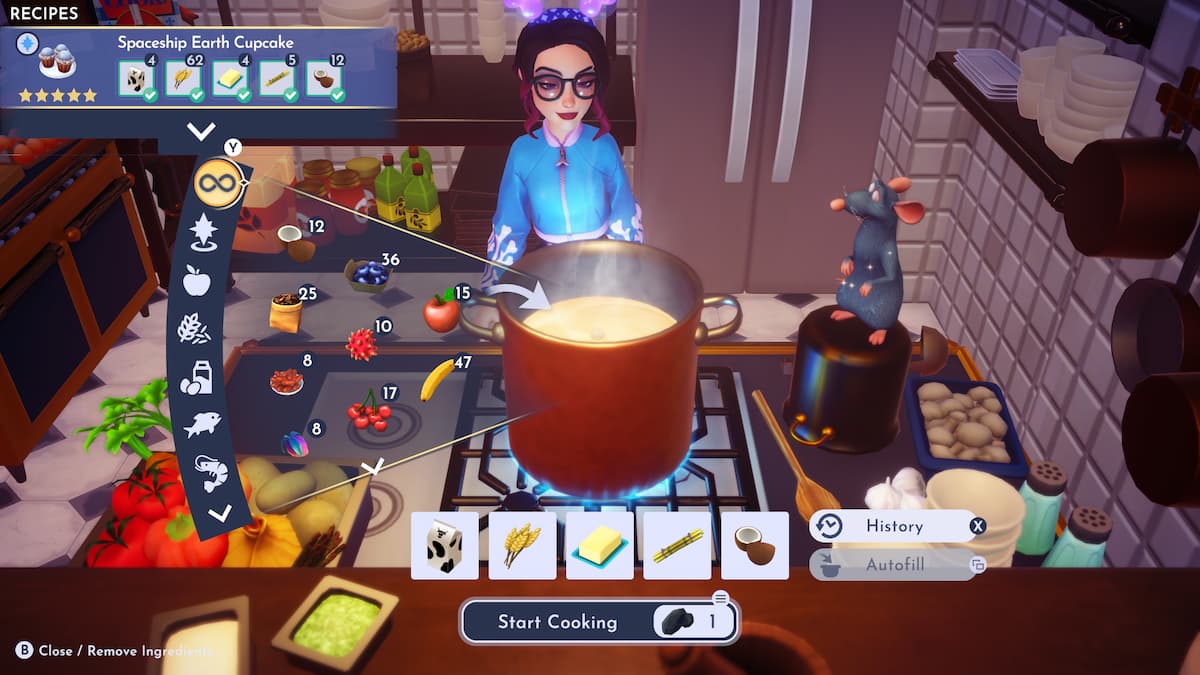Remove milk from the ingredient slots
The image size is (1200, 675).
click(444, 546)
